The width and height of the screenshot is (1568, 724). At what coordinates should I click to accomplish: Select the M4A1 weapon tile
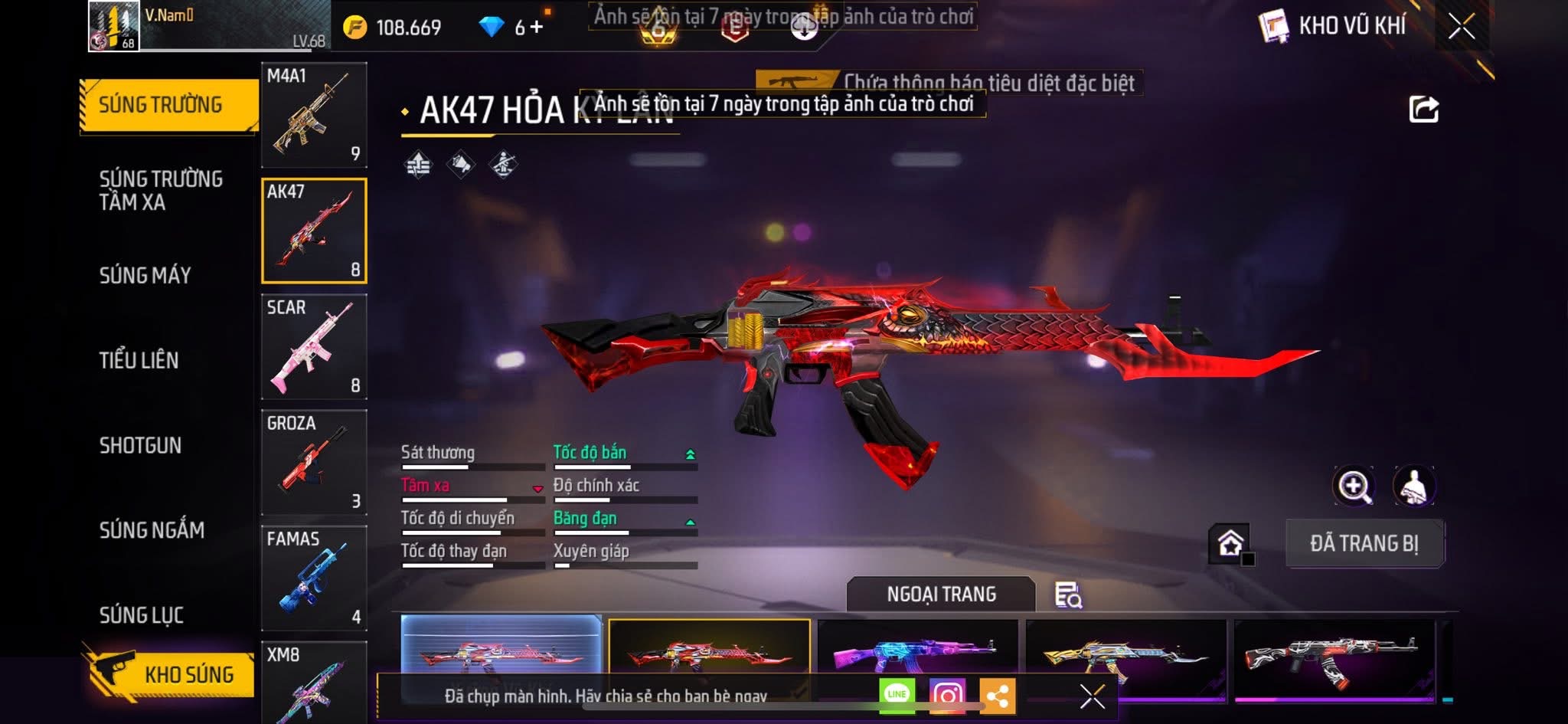point(314,115)
